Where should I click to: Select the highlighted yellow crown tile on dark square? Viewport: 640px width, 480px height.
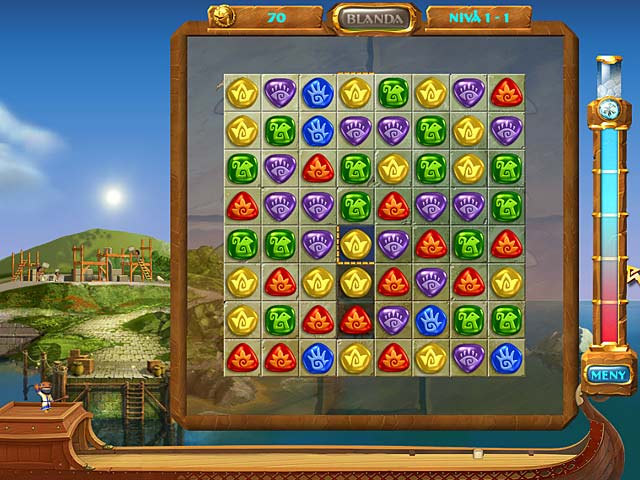(x=355, y=243)
